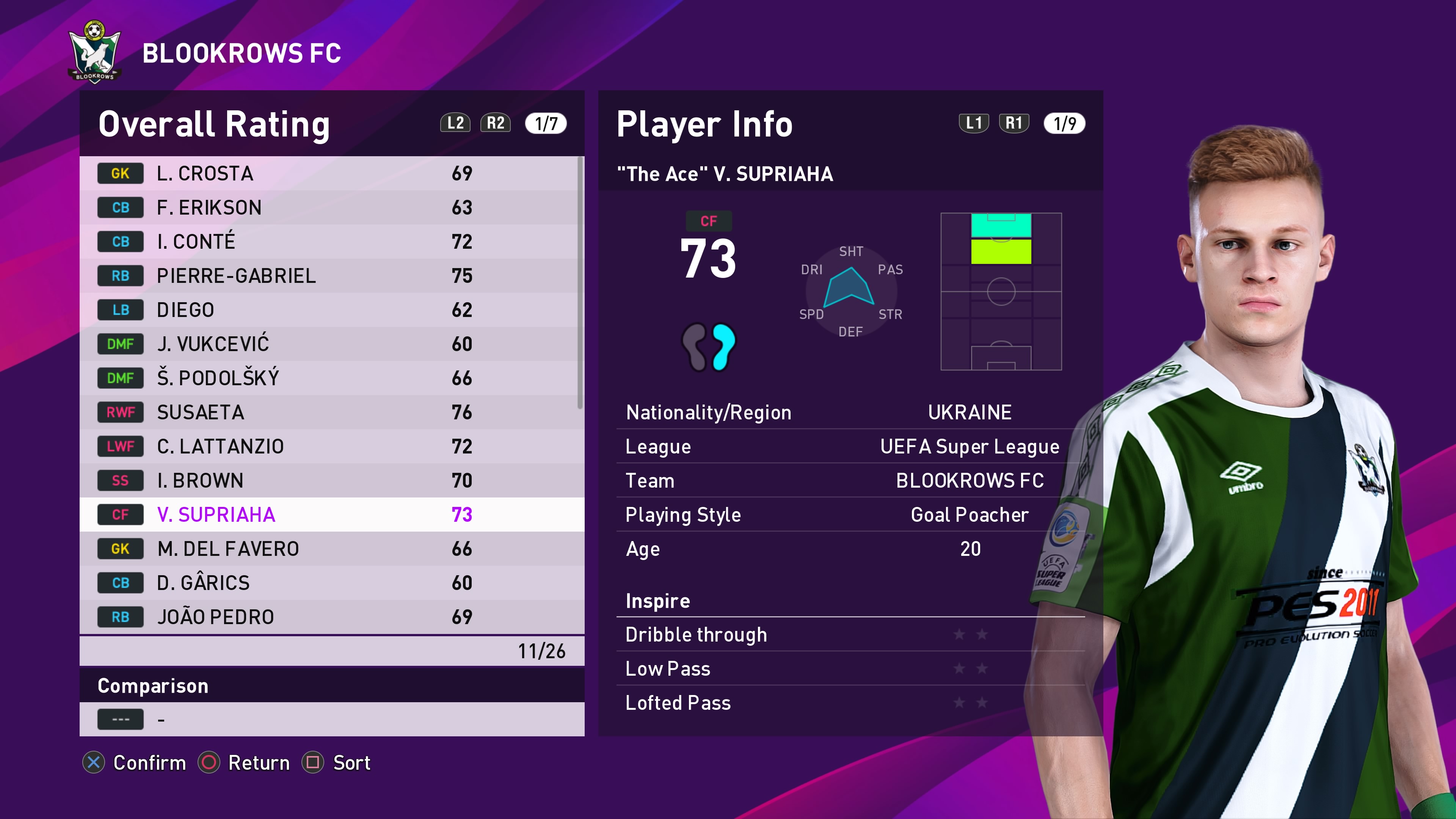Select goalkeeper L. Crosta row
Screen dimensions: 1456x819
point(332,174)
